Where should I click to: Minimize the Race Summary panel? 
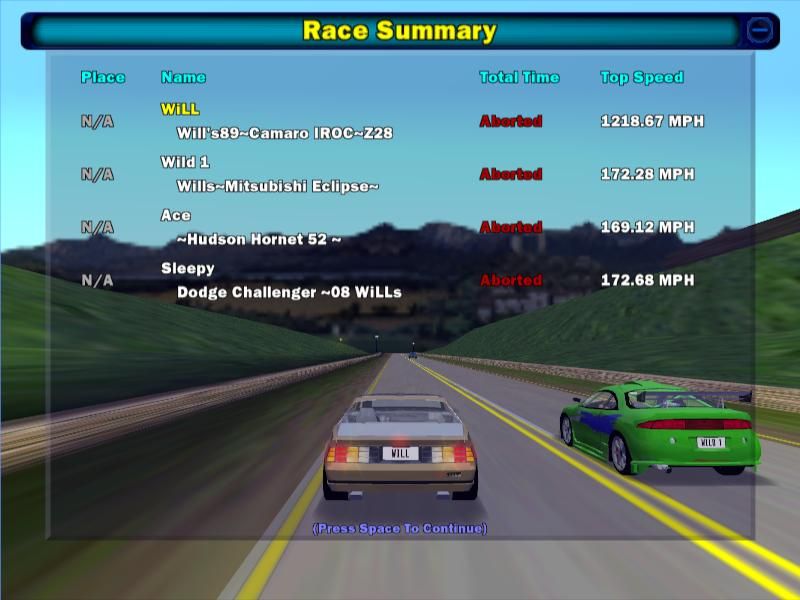[760, 31]
